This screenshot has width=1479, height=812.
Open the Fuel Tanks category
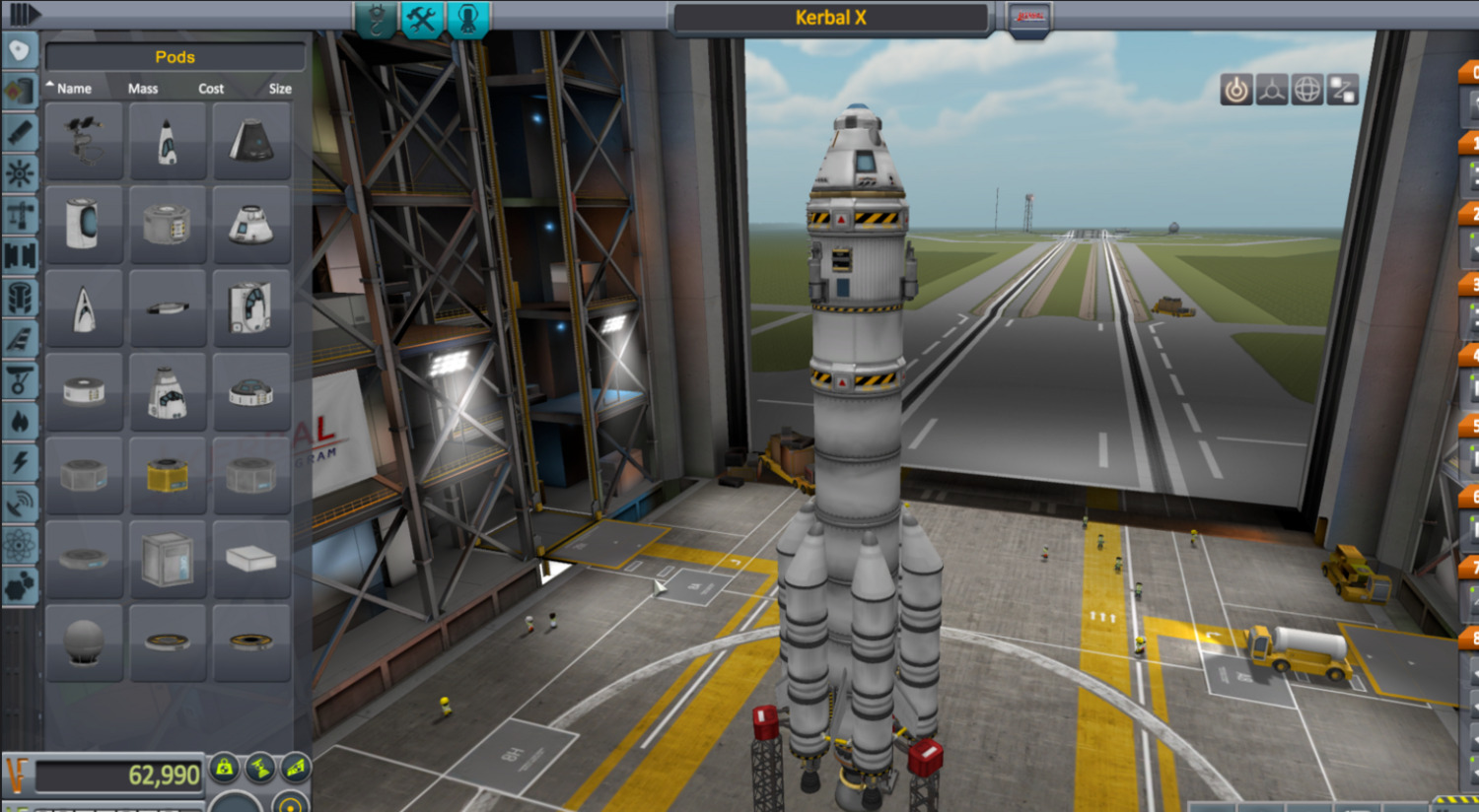[20, 91]
